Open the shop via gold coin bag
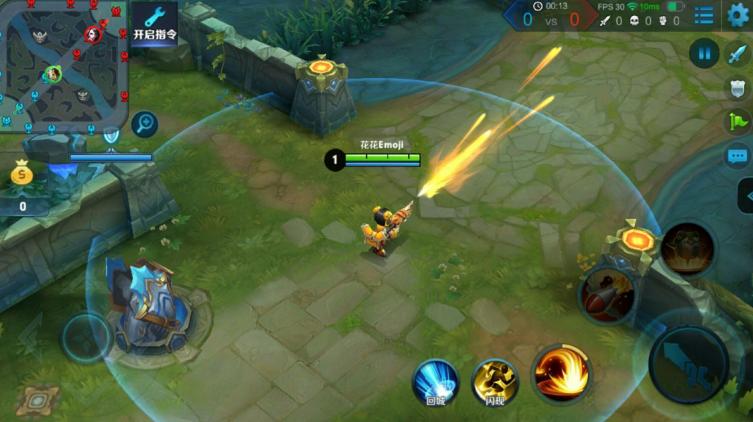Viewport: 753px width, 422px height. click(22, 175)
